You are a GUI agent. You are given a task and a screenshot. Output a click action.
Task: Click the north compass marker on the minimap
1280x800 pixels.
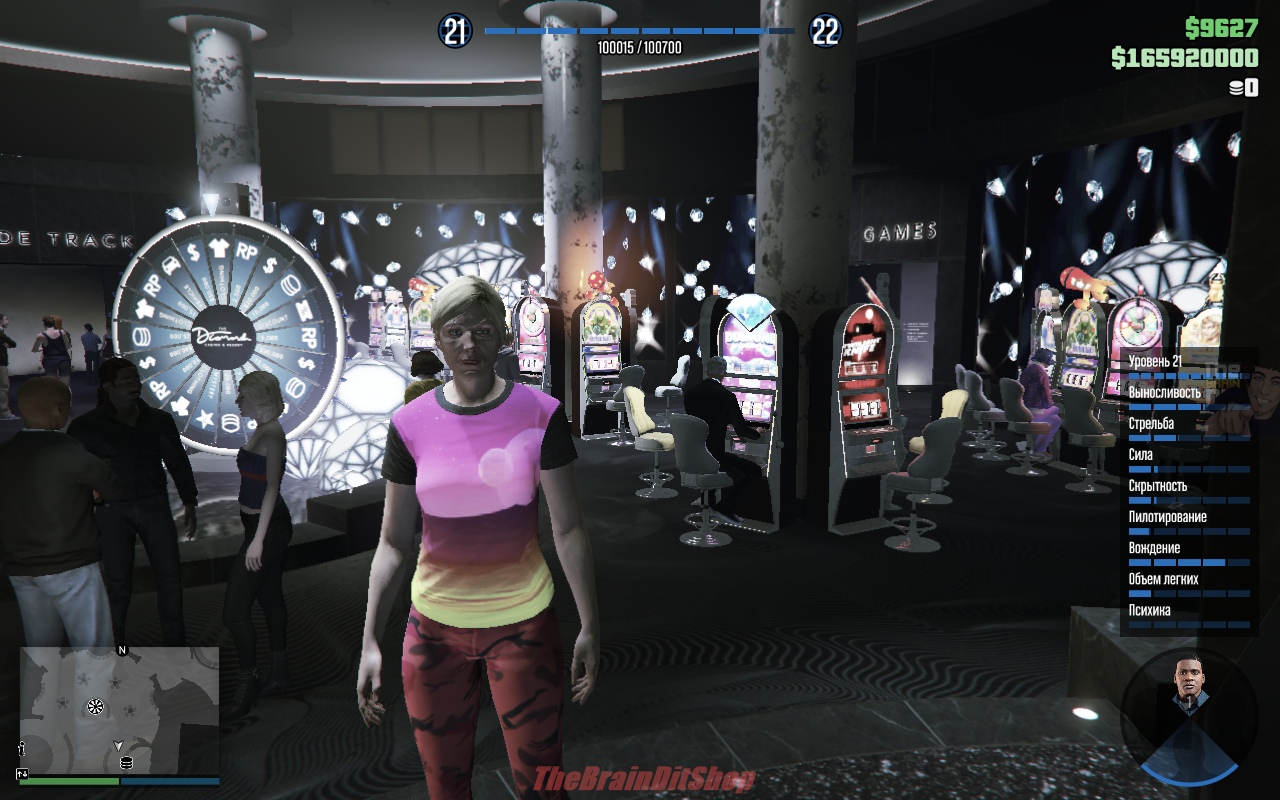[122, 650]
